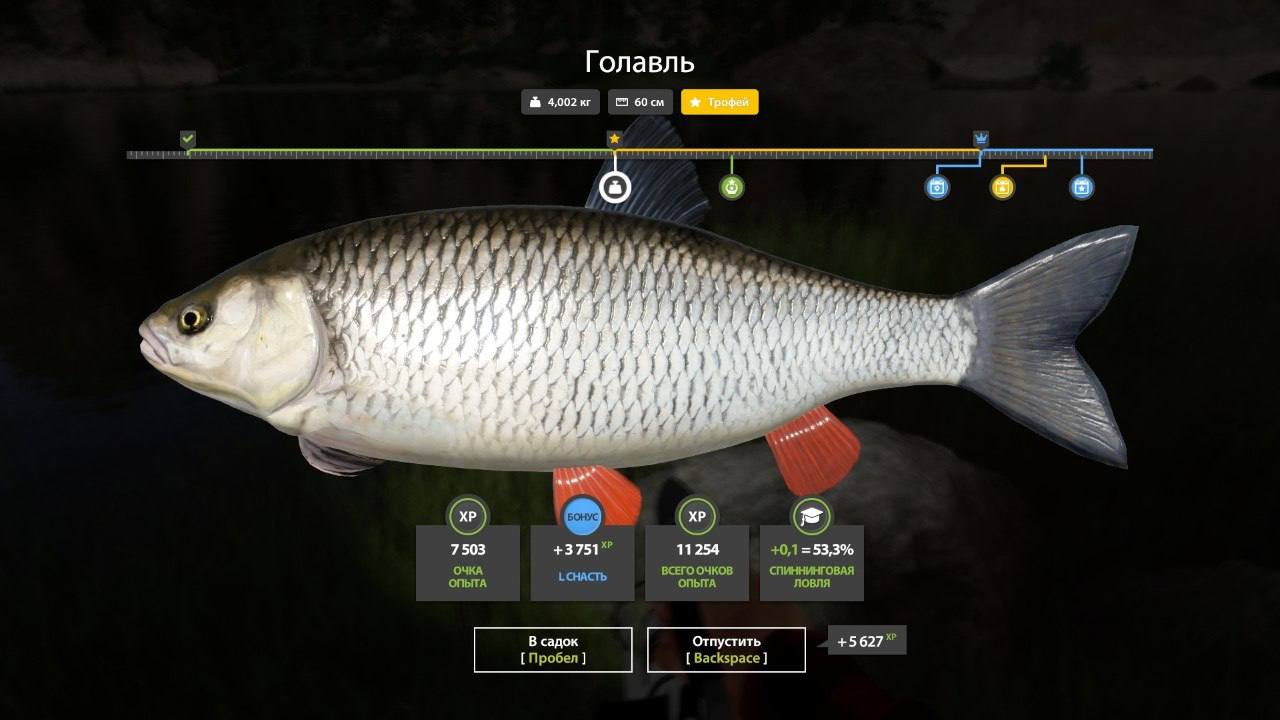Click the rightmost blue star reward icon
This screenshot has height=720, width=1280.
point(1080,186)
